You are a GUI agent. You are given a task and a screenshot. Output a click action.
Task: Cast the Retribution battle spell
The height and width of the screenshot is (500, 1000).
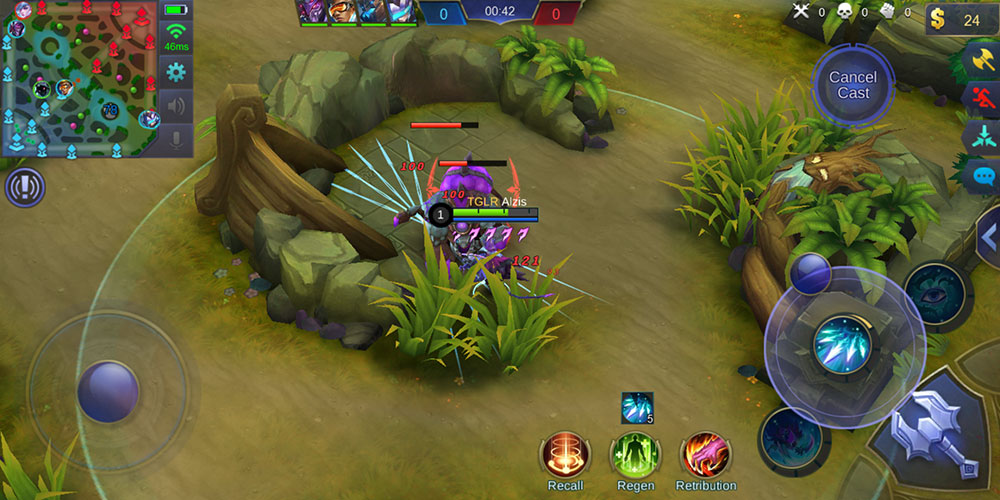coord(705,457)
